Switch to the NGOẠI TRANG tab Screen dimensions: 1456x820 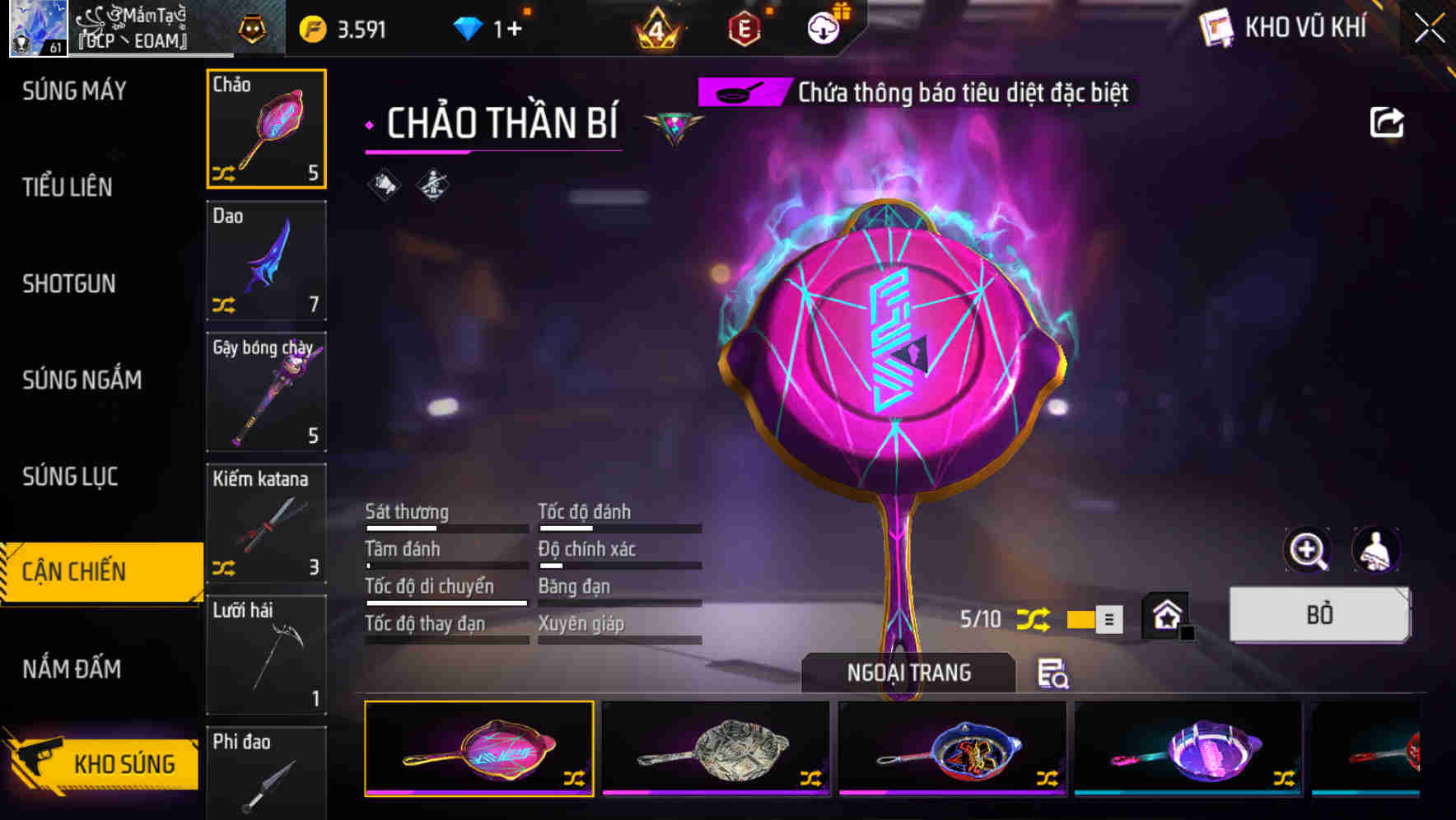pyautogui.click(x=908, y=672)
